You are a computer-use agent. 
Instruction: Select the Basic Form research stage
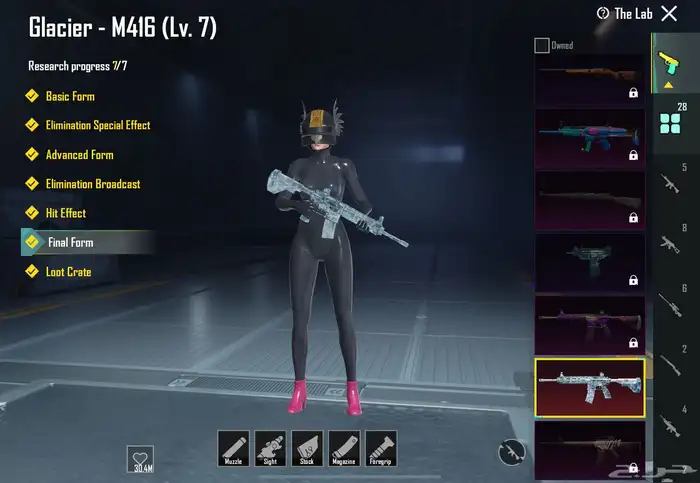click(x=70, y=96)
